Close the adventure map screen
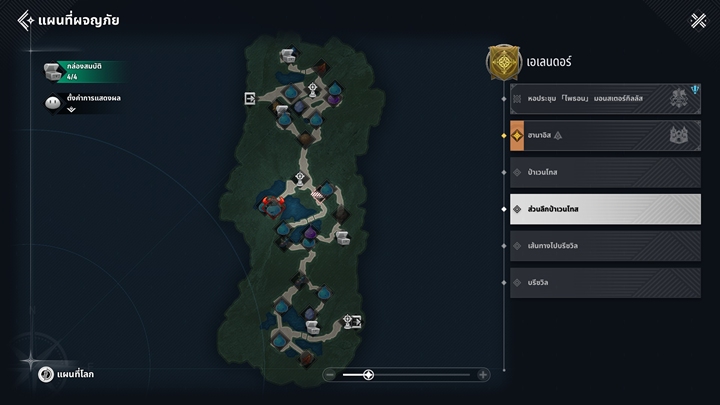This screenshot has width=720, height=405. [x=698, y=20]
